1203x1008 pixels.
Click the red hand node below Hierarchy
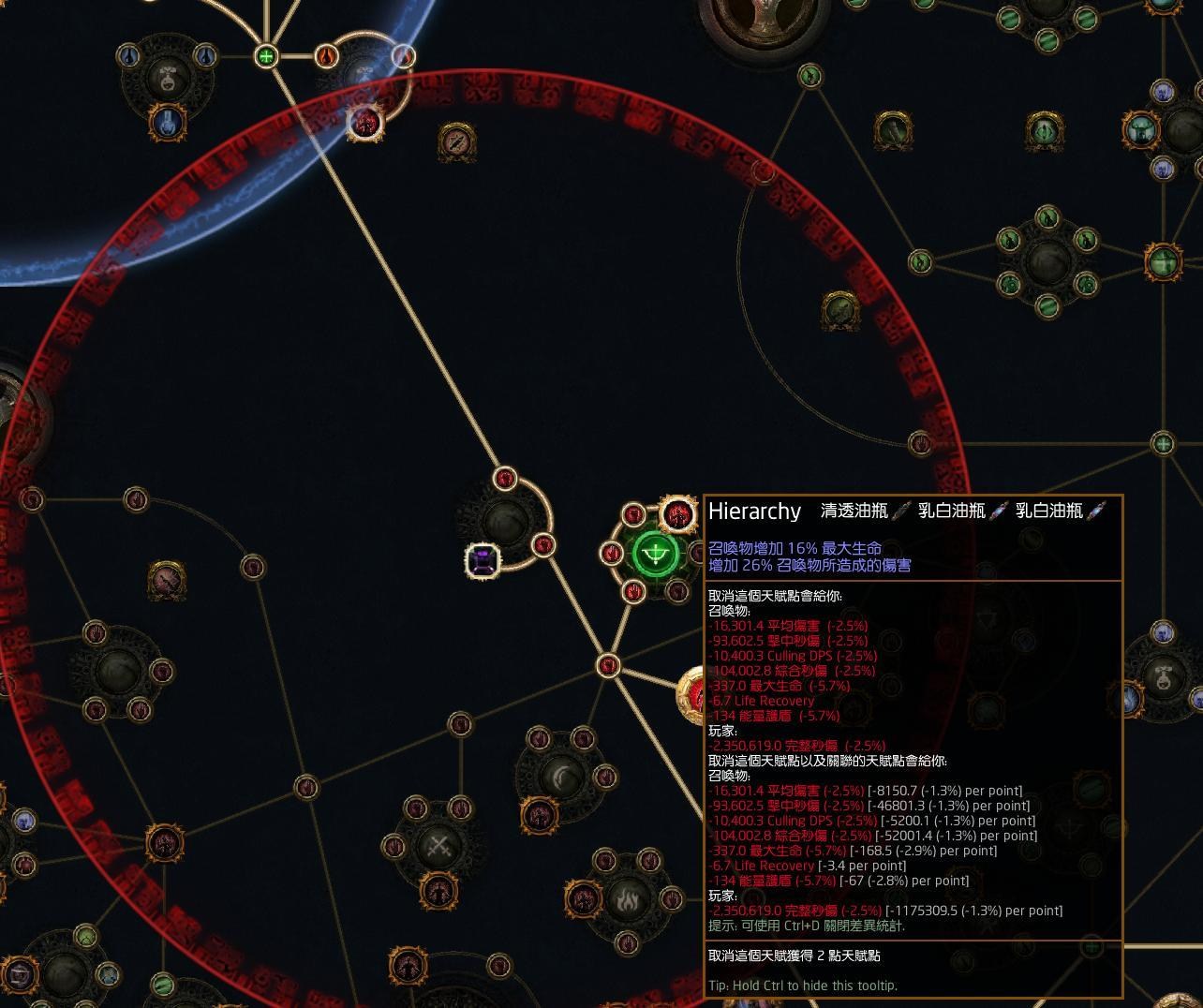(635, 591)
